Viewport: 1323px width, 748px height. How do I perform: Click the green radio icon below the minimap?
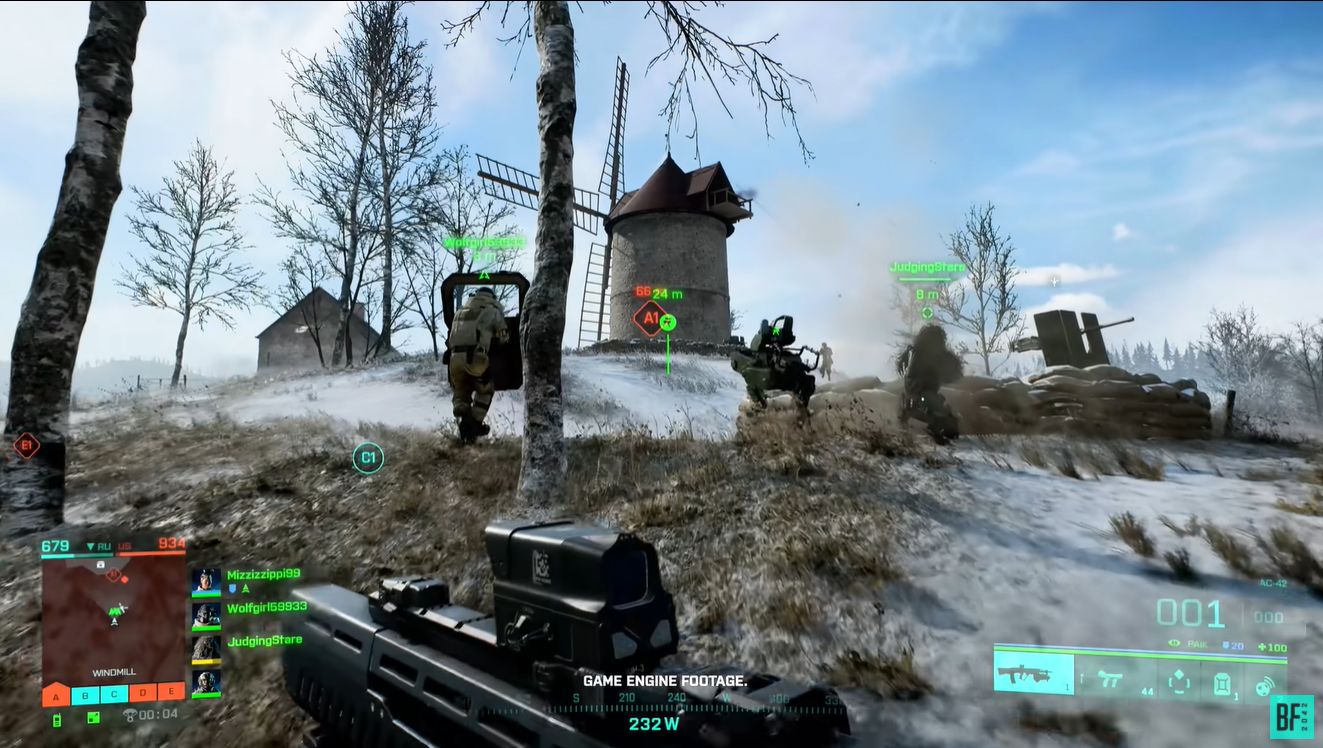(x=56, y=718)
